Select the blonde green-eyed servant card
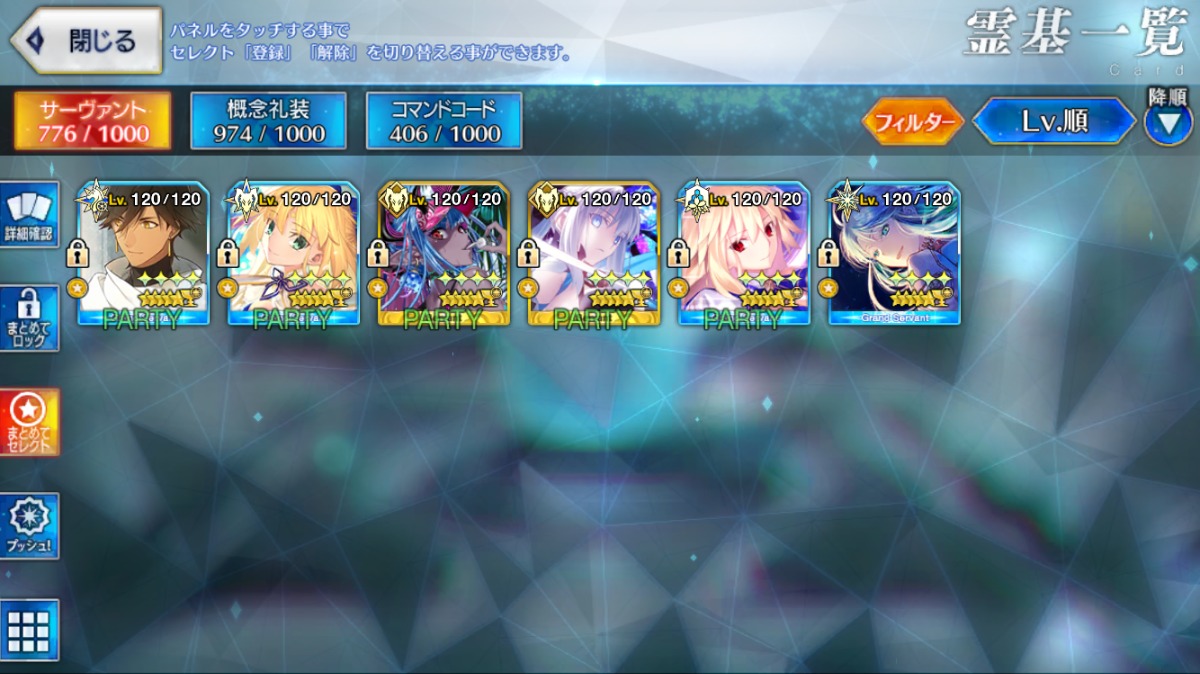1200x674 pixels. click(x=293, y=254)
